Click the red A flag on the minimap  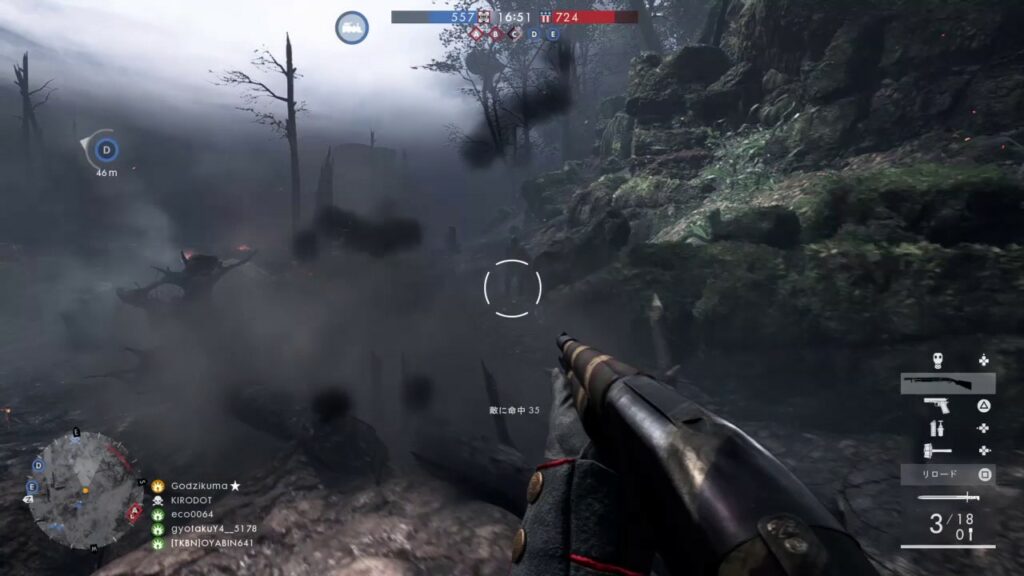coord(134,509)
